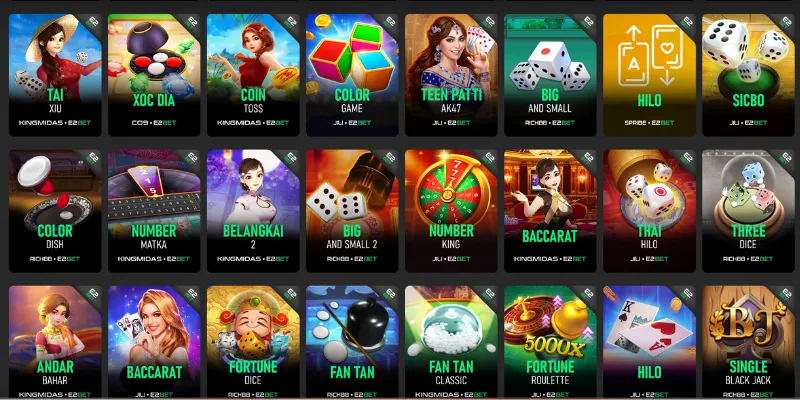Launch the Andar Bahar game
The width and height of the screenshot is (800, 400).
click(x=54, y=343)
